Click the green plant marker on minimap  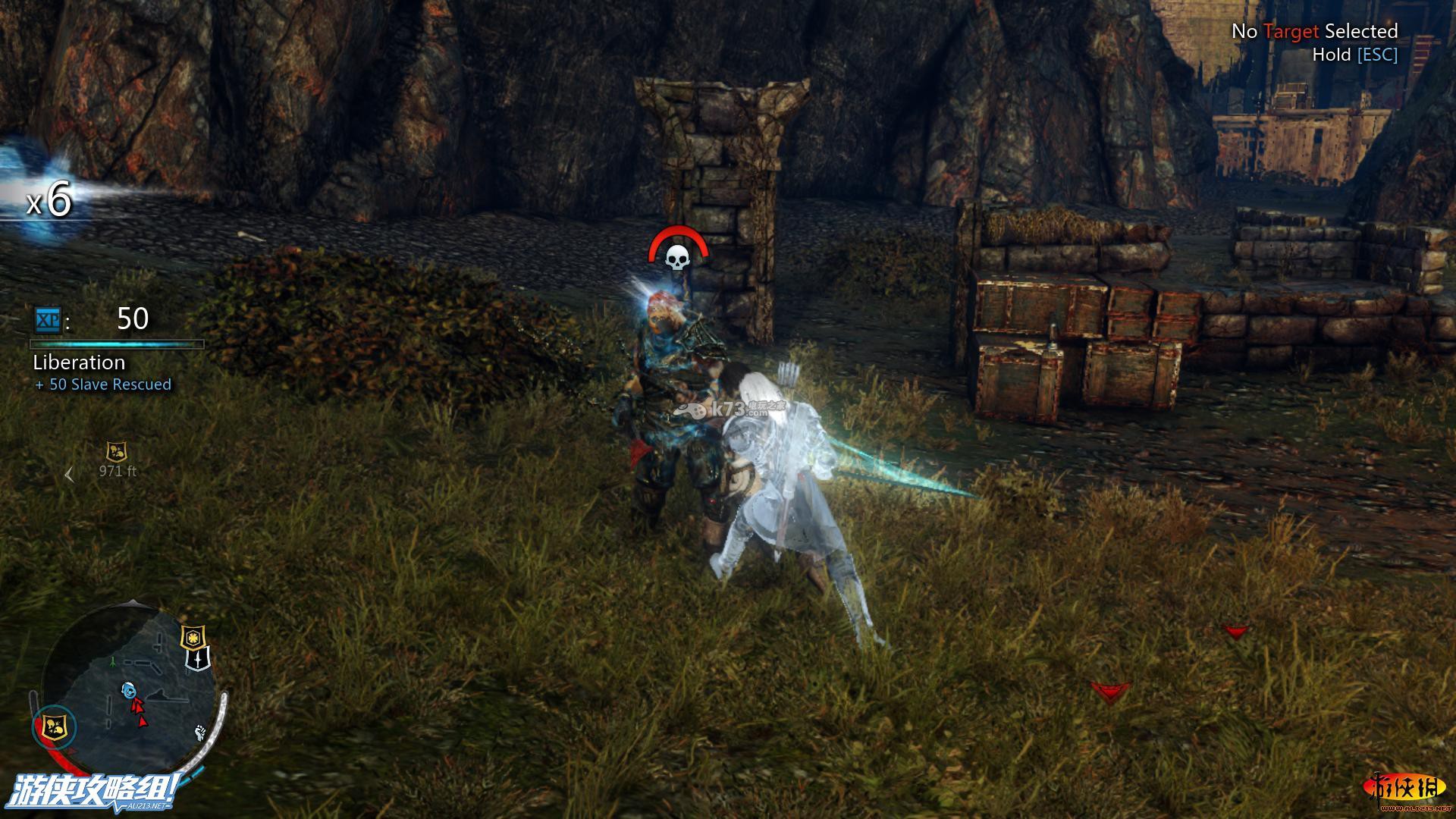113,661
